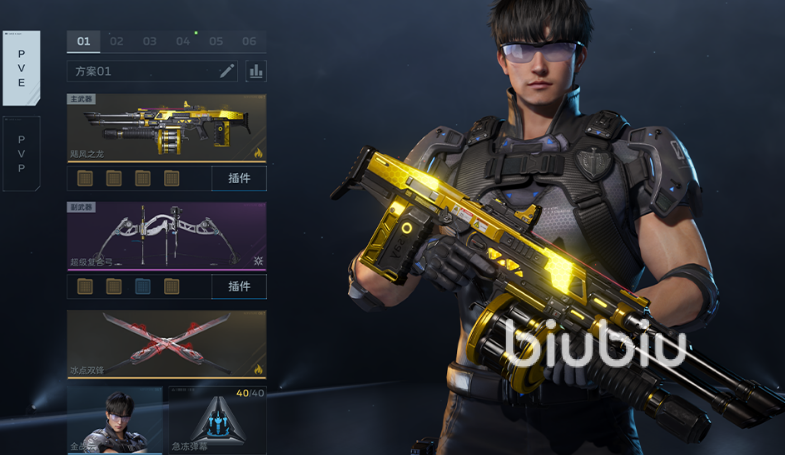
Task: Open the bar chart stats button
Action: (x=256, y=71)
